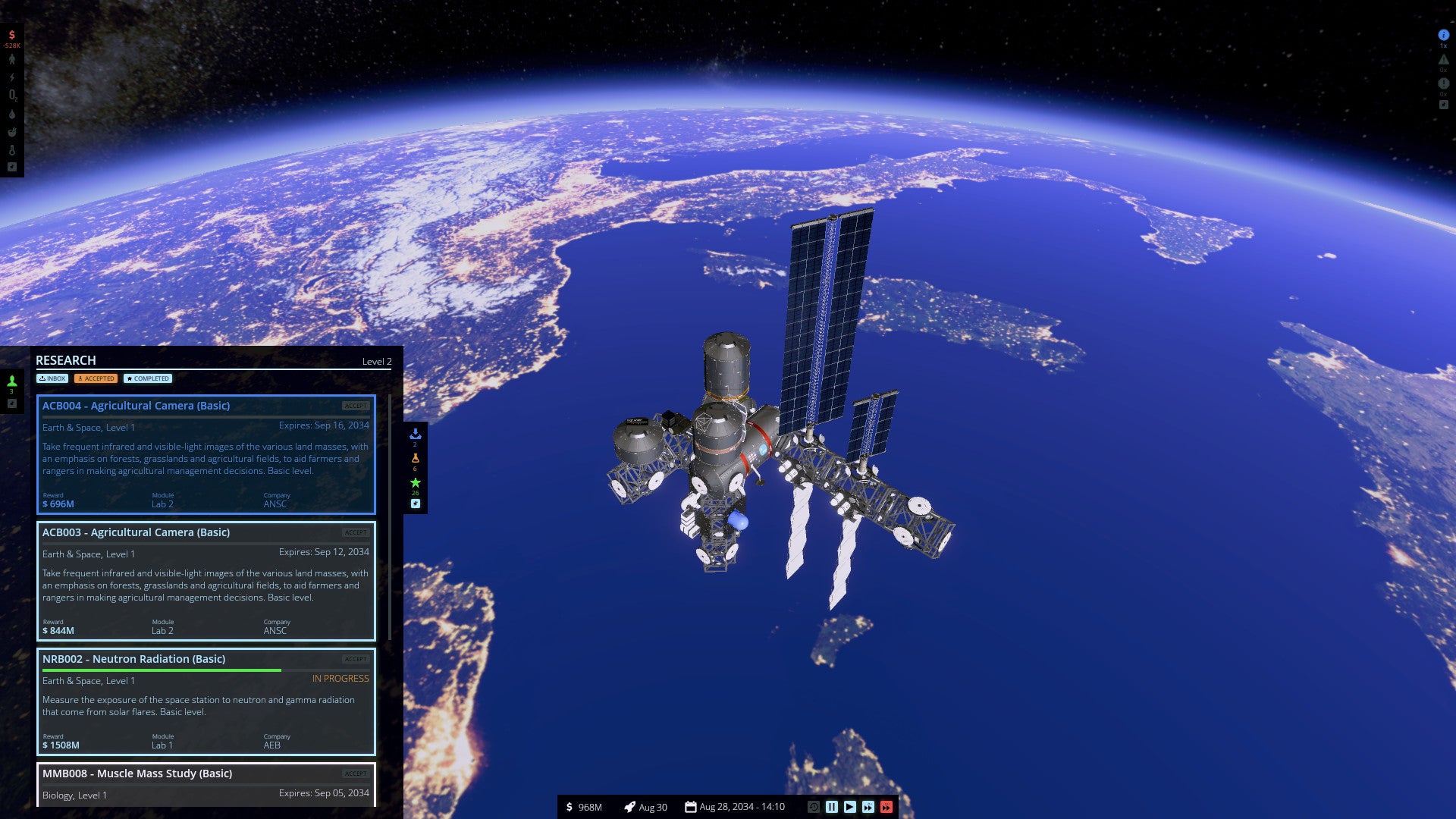
Task: Select the ACB003 Agricultural Camera card
Action: coord(206,582)
